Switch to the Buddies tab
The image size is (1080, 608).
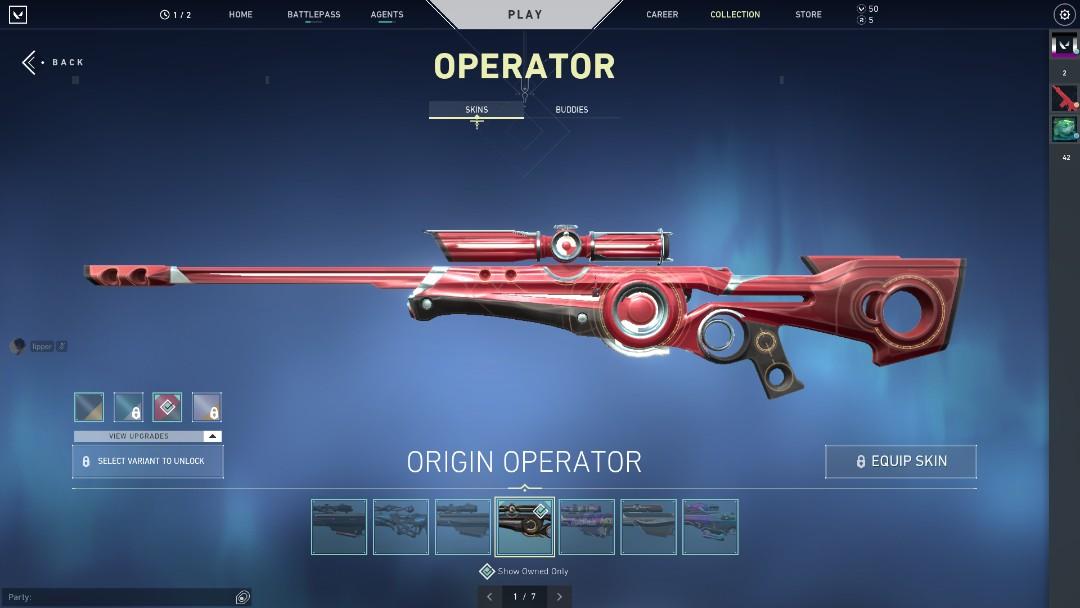coord(572,109)
